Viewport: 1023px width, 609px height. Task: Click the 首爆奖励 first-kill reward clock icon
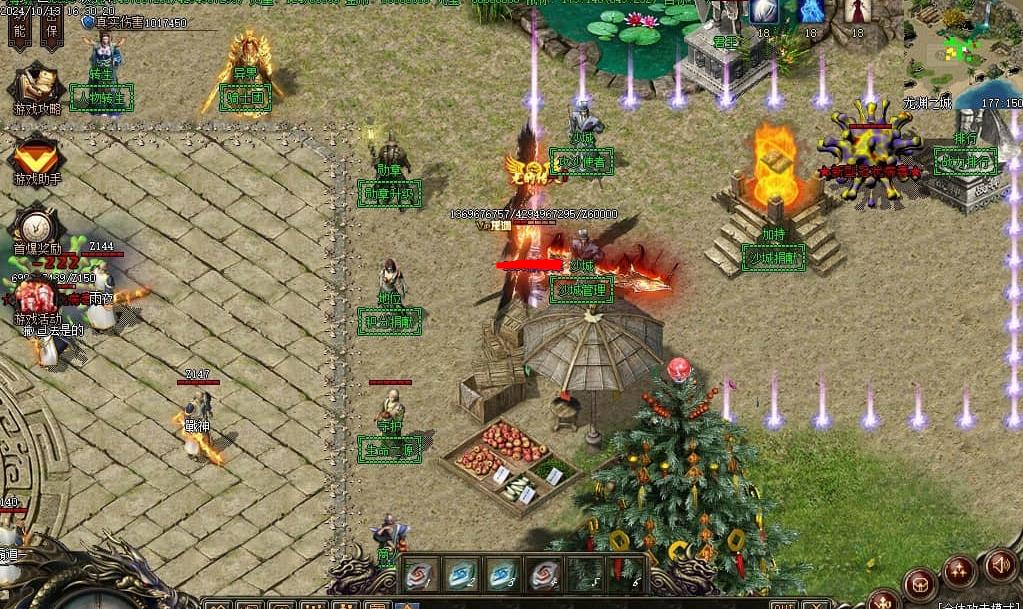point(36,226)
